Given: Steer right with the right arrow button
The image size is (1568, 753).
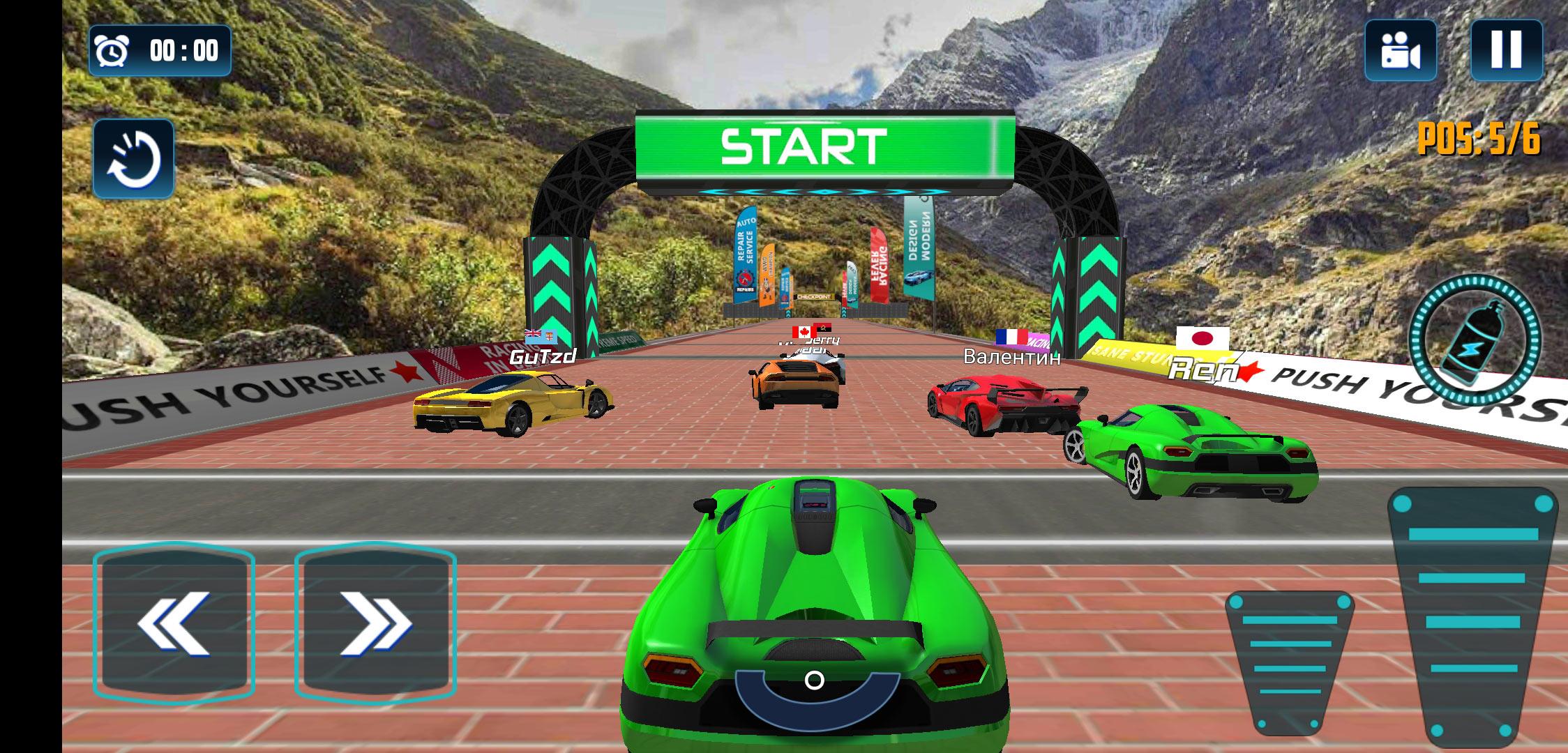Looking at the screenshot, I should coord(375,621).
